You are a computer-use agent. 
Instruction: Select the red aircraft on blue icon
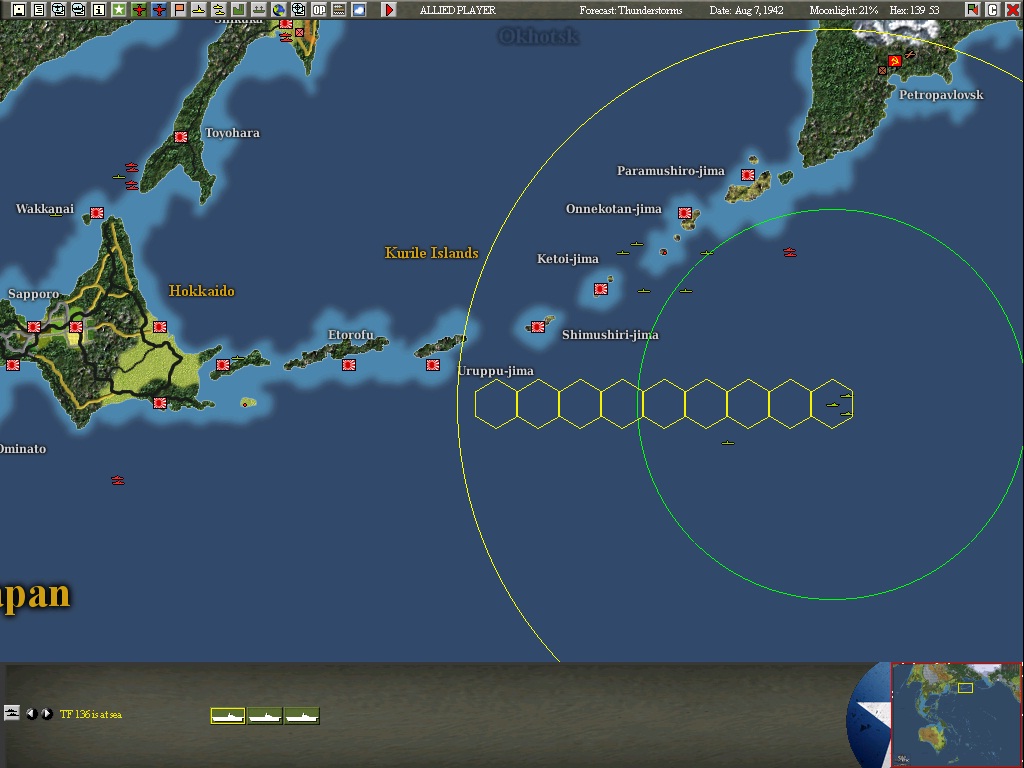pyautogui.click(x=159, y=10)
